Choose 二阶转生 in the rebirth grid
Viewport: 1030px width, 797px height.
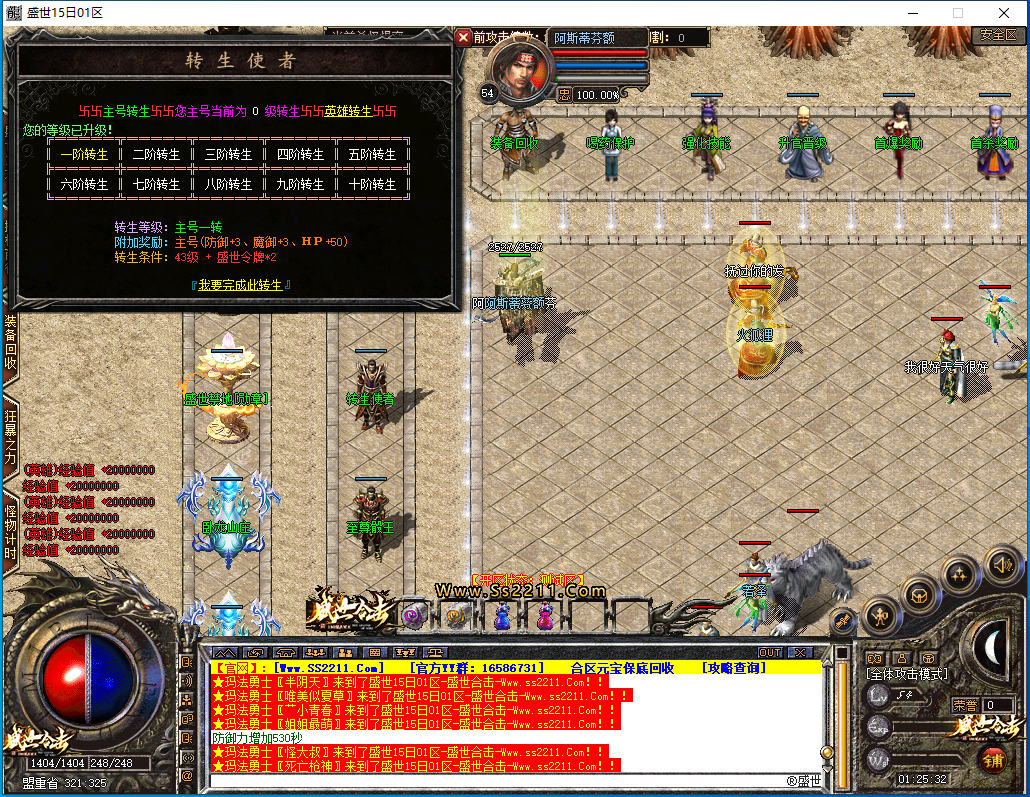click(156, 155)
